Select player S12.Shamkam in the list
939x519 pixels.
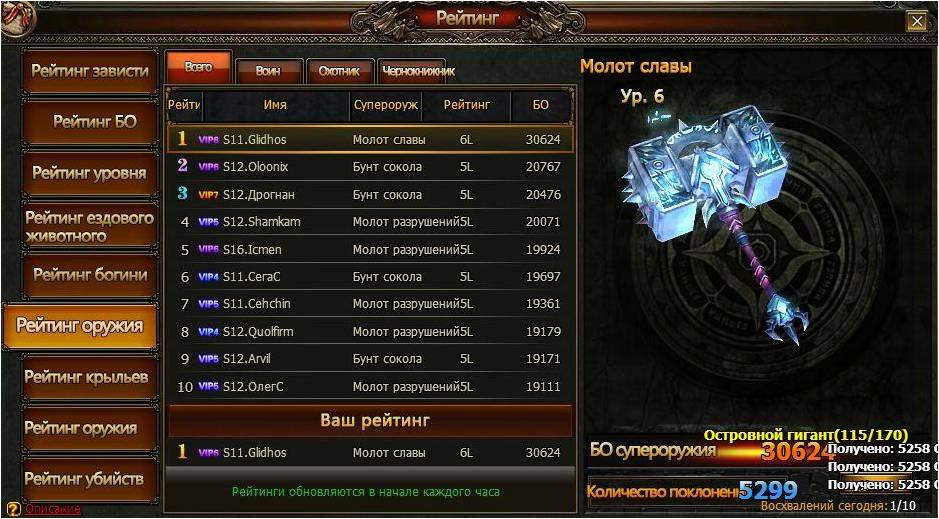[370, 222]
